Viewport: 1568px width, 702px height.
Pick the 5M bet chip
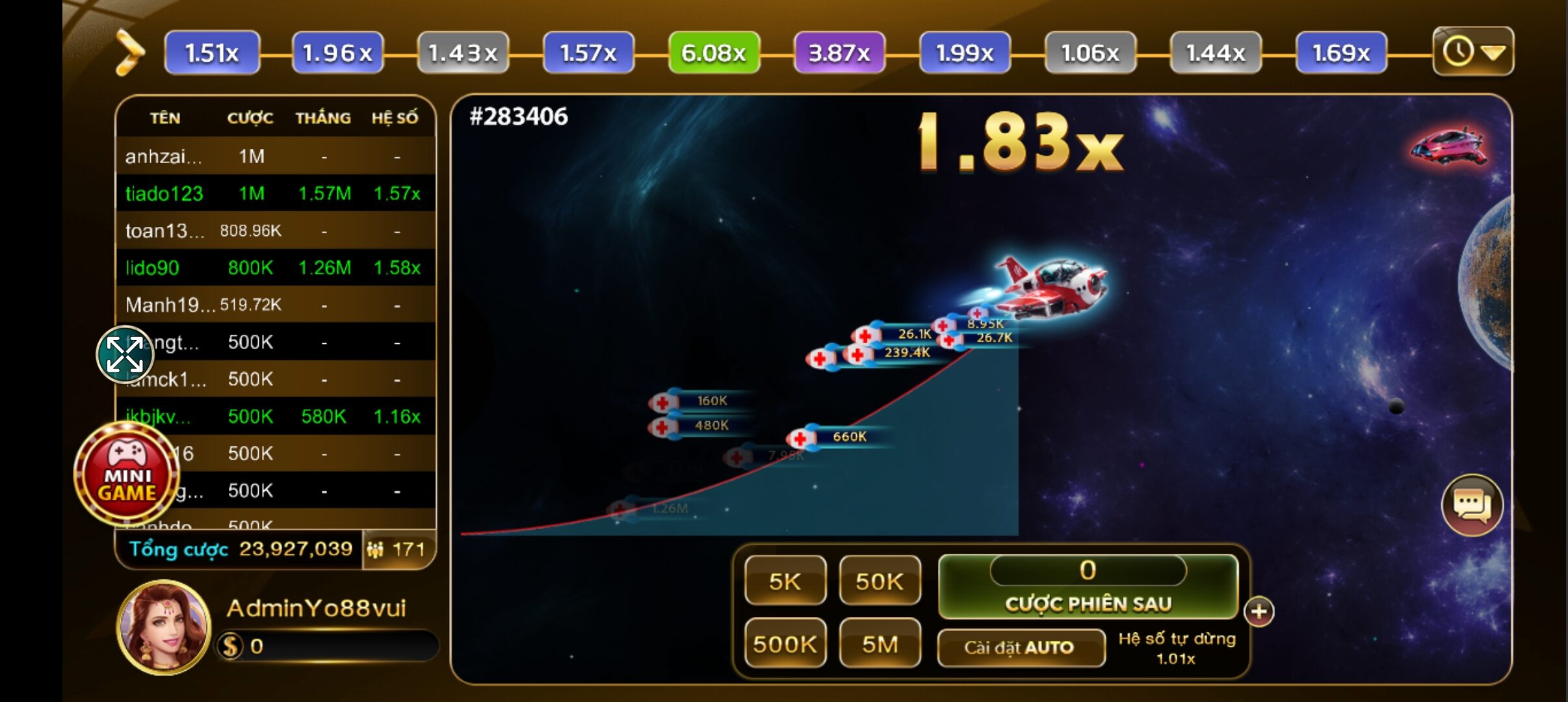tap(880, 643)
